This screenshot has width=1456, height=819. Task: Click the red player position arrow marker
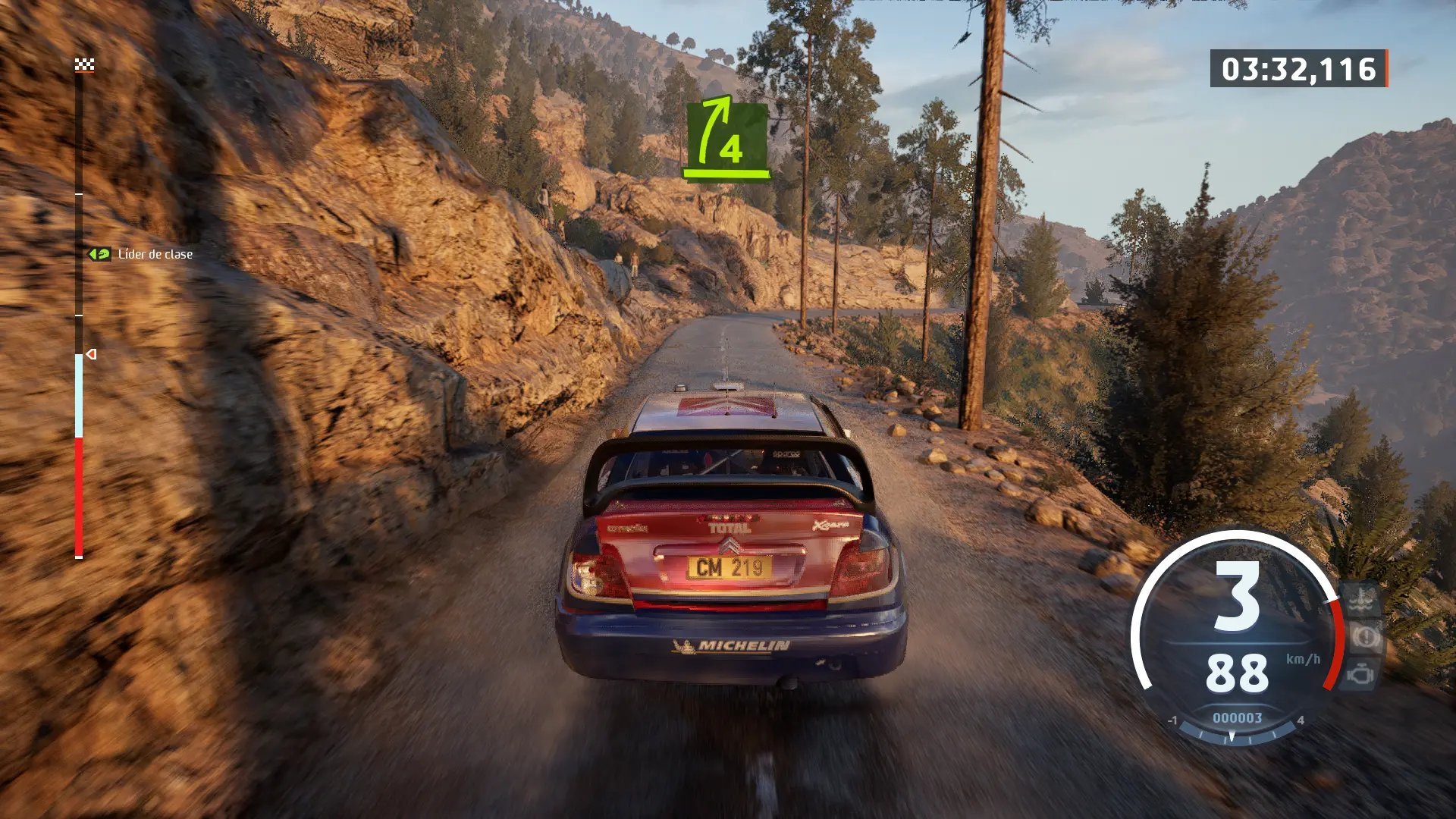(91, 354)
